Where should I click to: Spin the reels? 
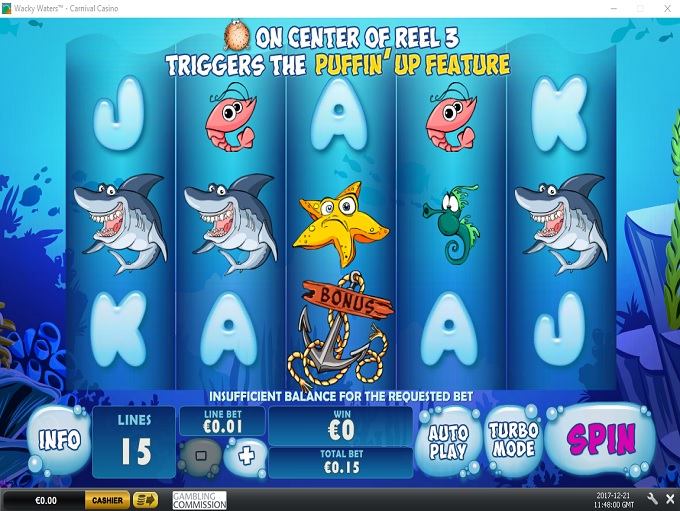[602, 439]
